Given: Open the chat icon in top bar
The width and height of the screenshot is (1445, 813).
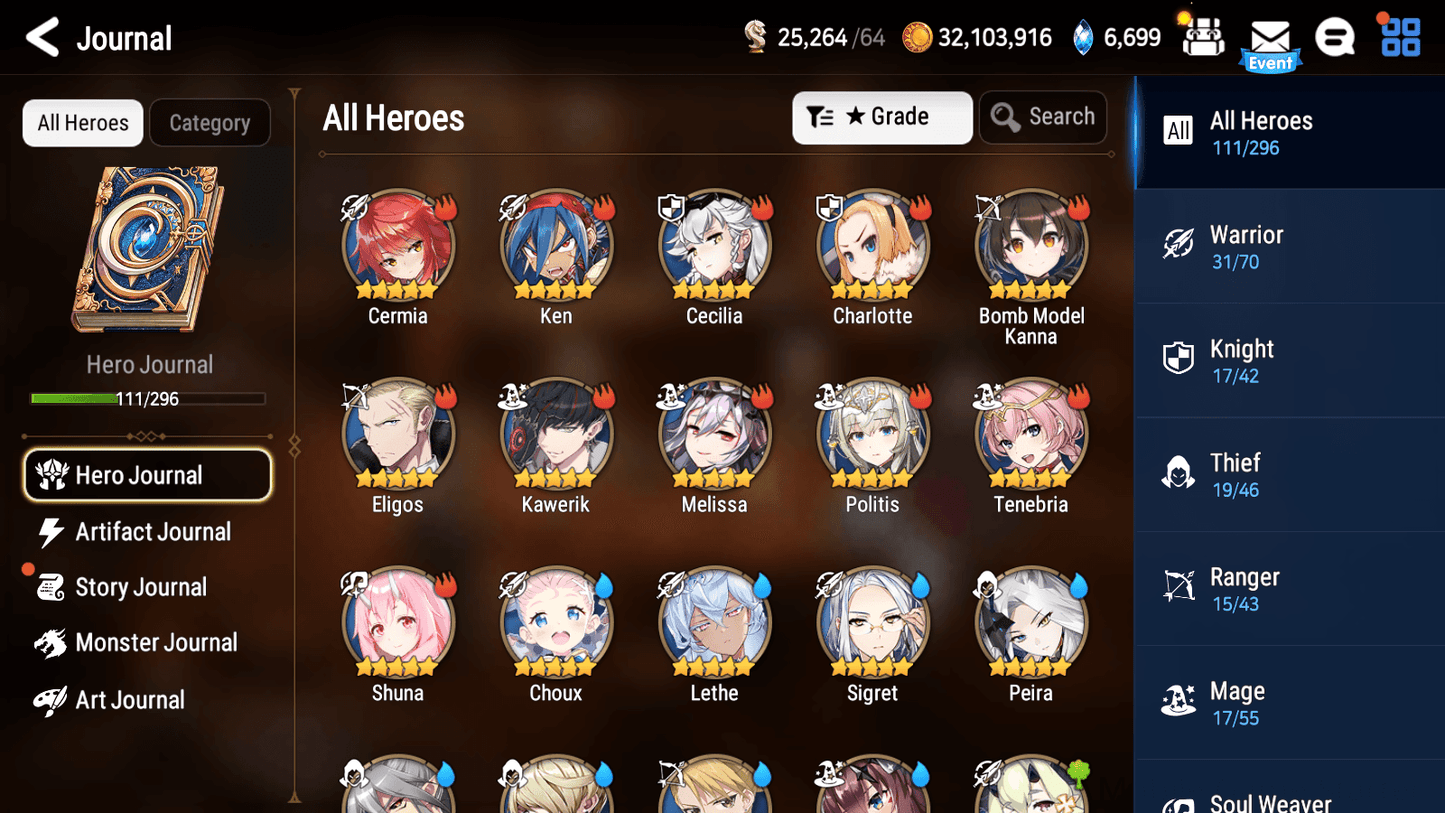Looking at the screenshot, I should (x=1335, y=37).
